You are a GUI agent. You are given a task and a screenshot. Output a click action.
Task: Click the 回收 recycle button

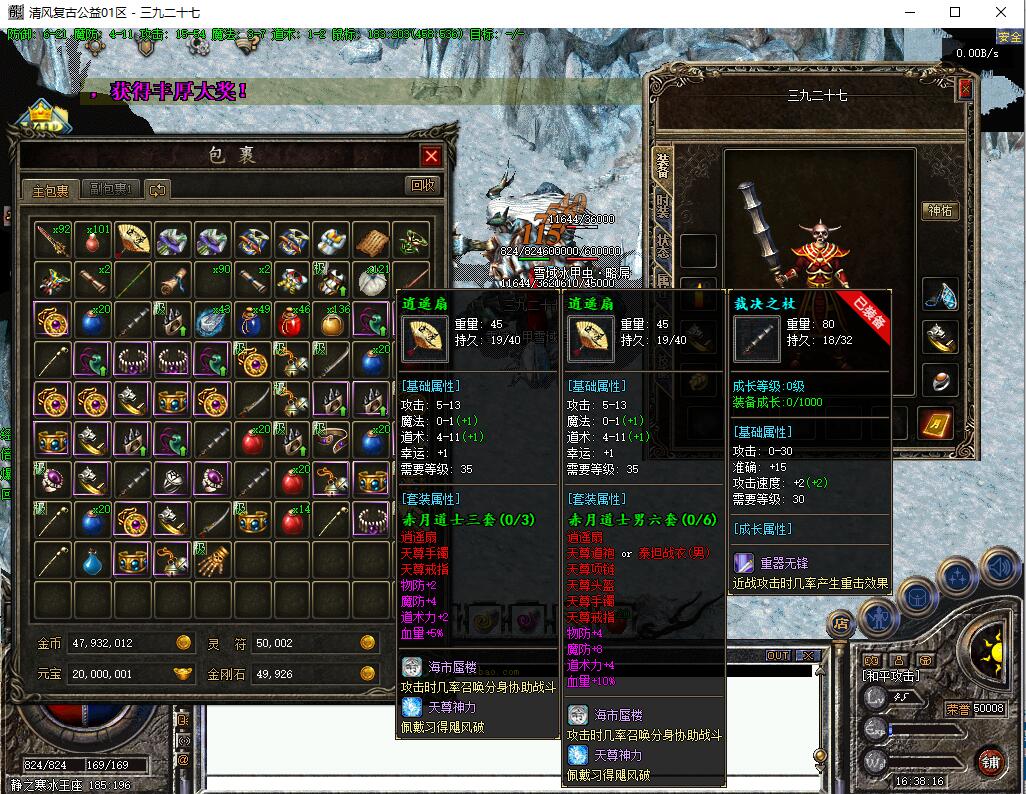click(423, 185)
